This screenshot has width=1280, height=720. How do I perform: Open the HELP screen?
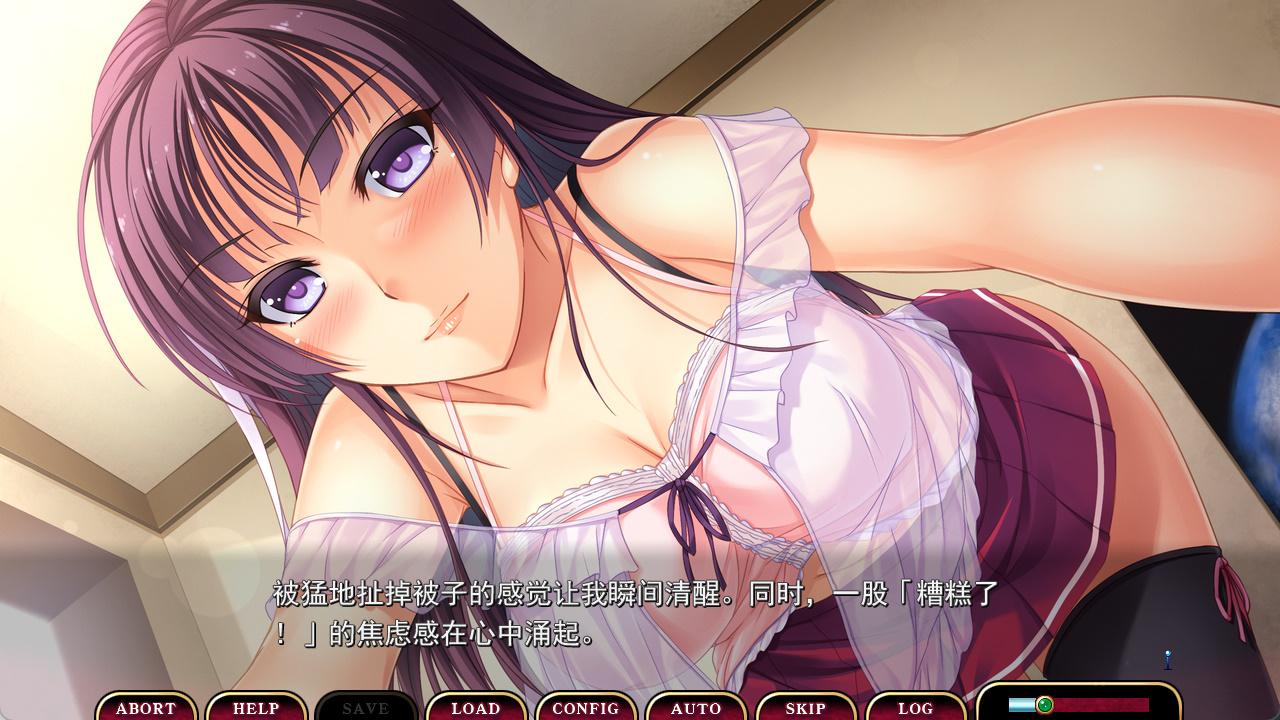256,708
